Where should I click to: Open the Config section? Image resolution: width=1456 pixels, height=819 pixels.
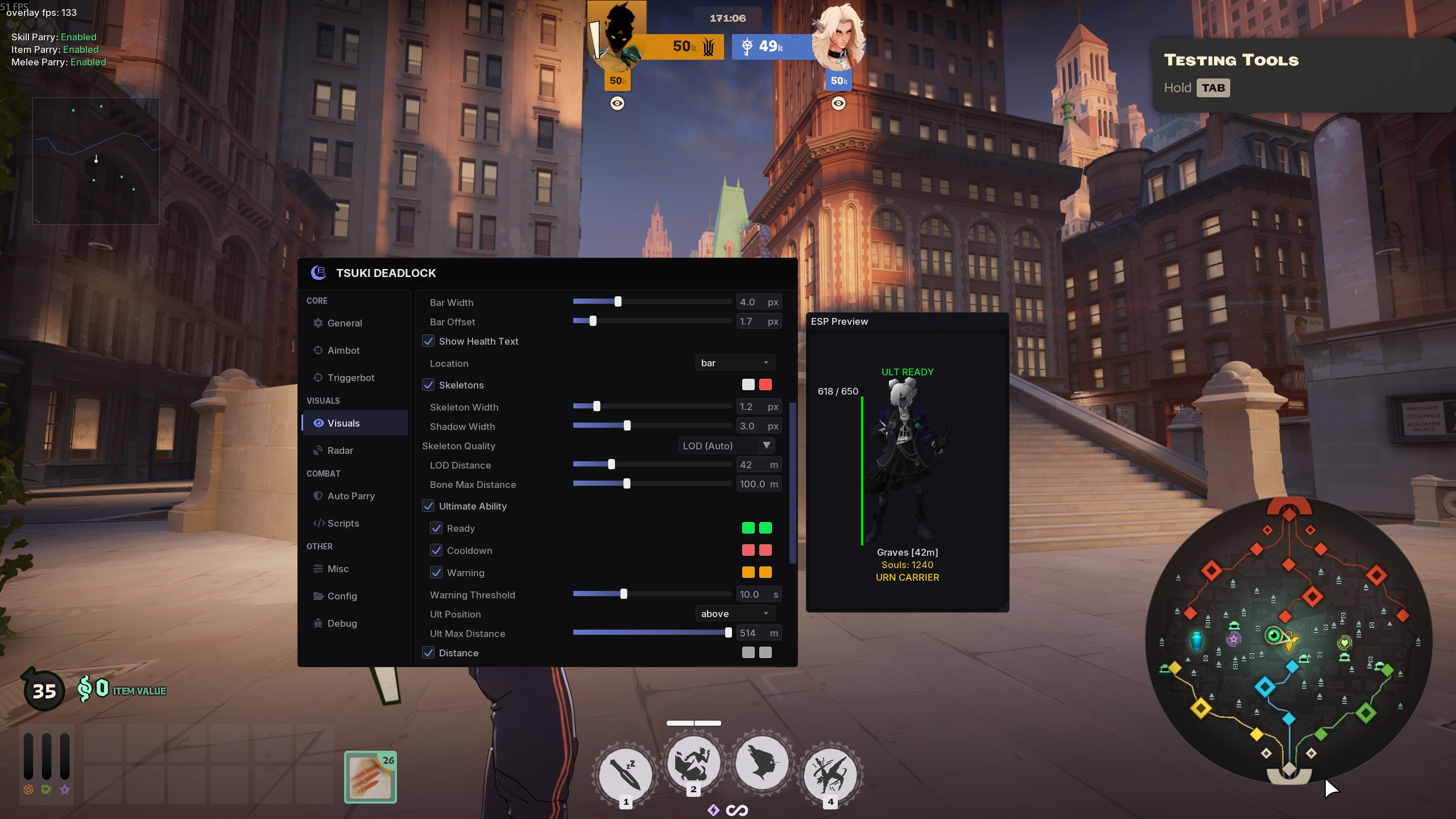[x=342, y=595]
